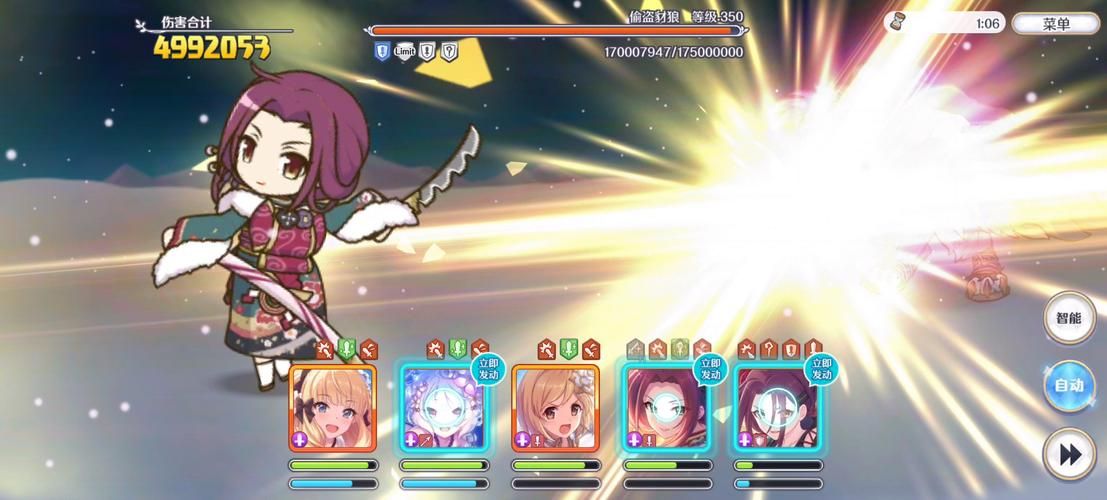Toggle the 自动 auto battle button
Screen dimensions: 1107x500
[1069, 386]
